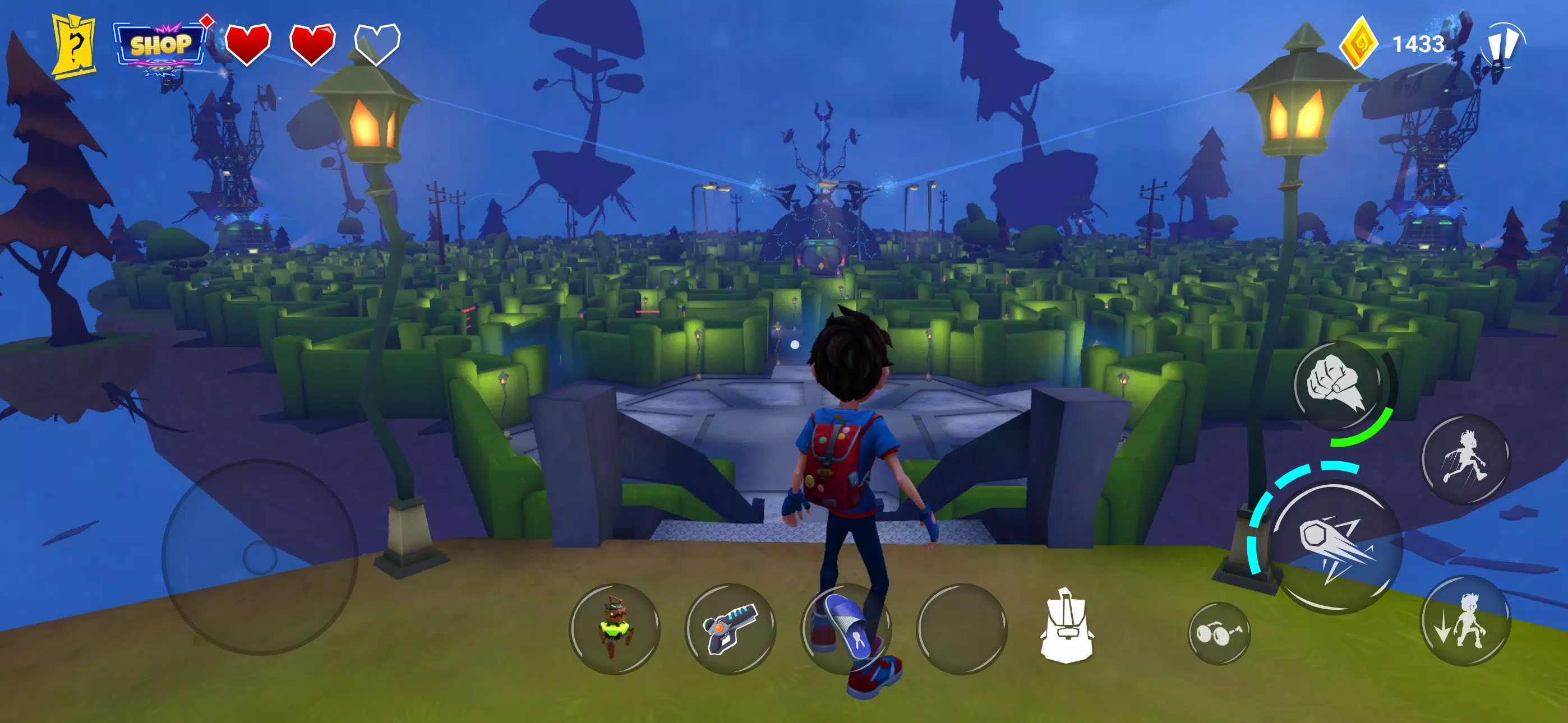Select the robot companion item
The width and height of the screenshot is (1568, 723).
click(615, 631)
